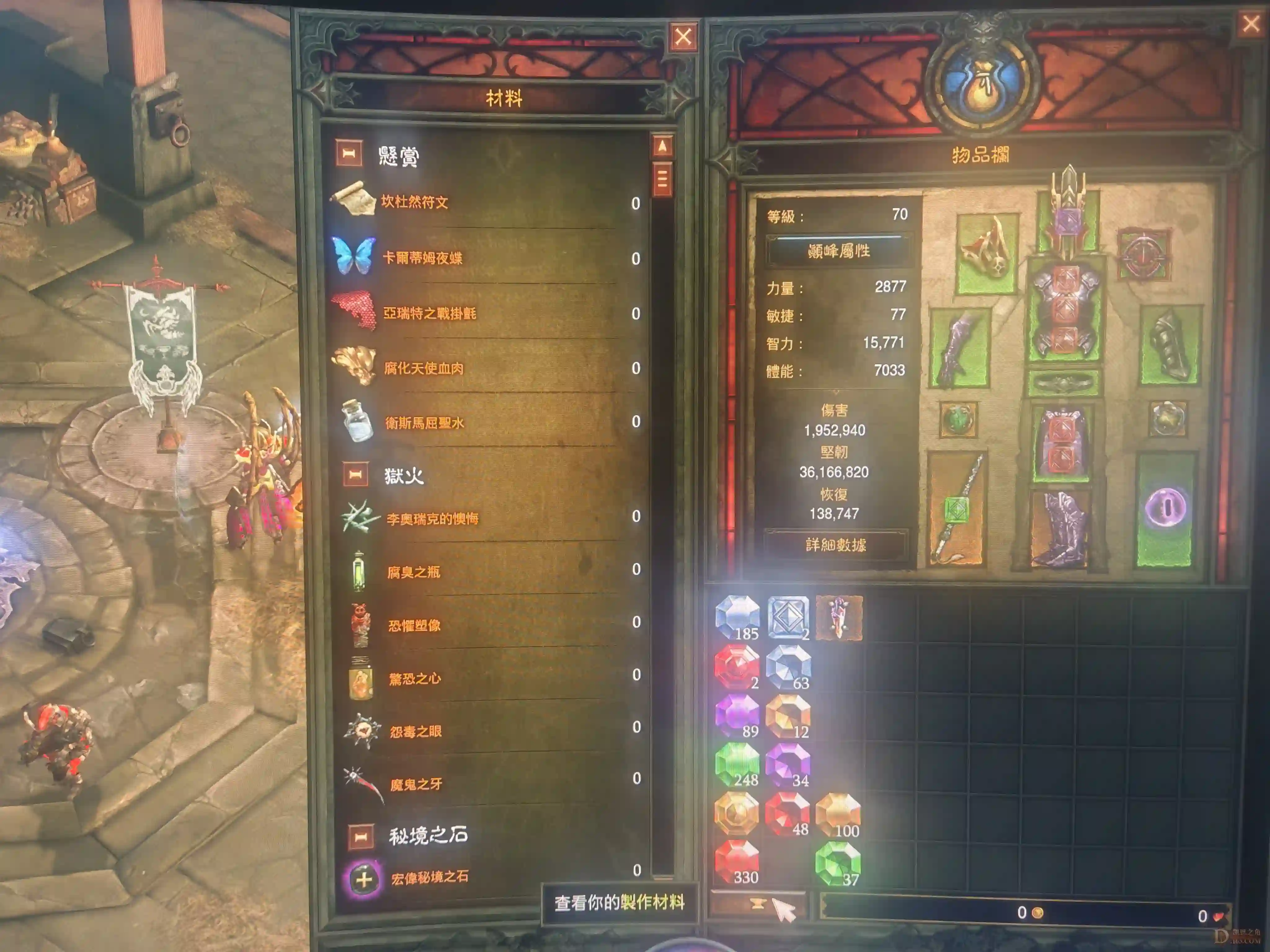
Task: Click the anvil crafting materials button
Action: (758, 905)
